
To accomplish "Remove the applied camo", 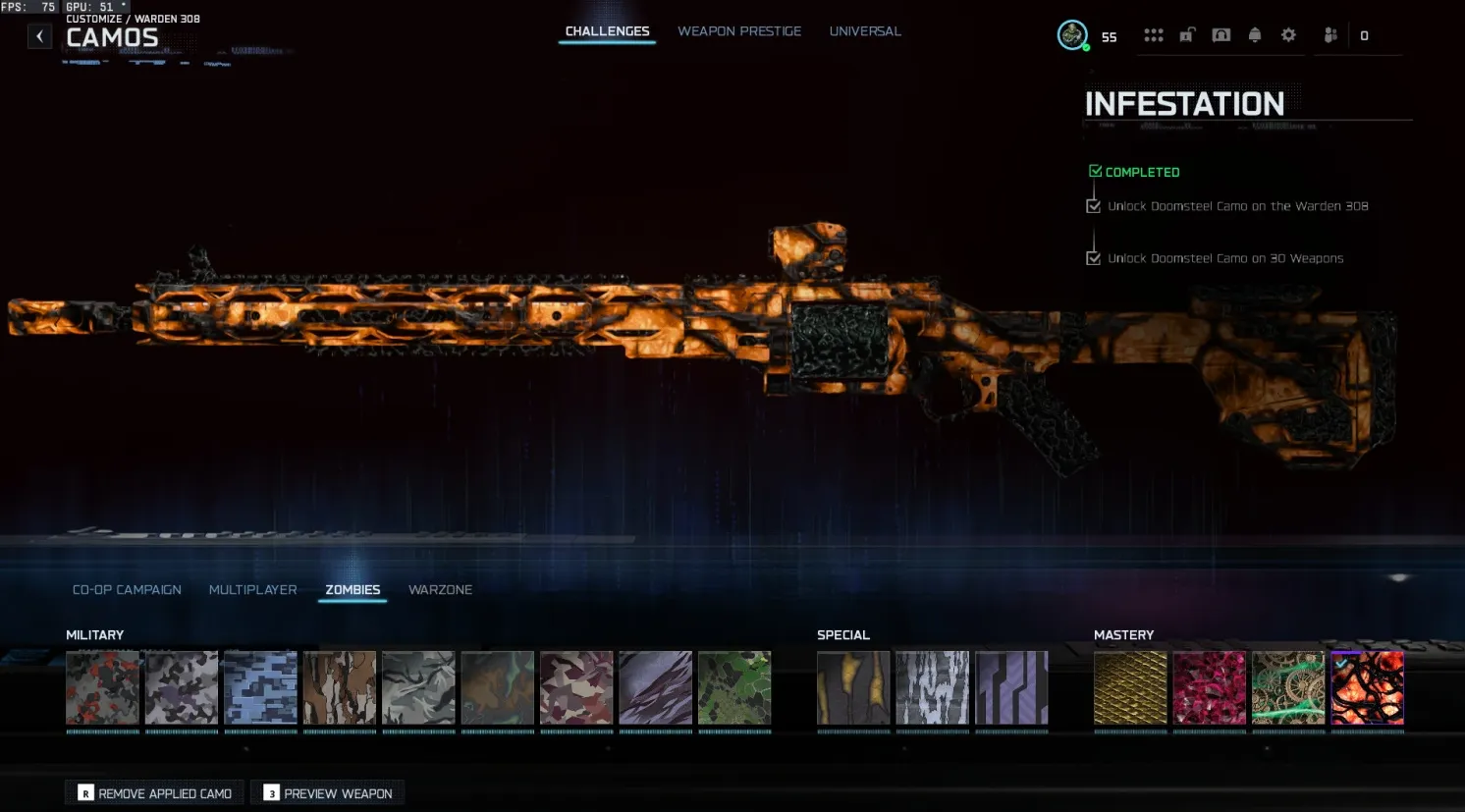I will tap(153, 792).
